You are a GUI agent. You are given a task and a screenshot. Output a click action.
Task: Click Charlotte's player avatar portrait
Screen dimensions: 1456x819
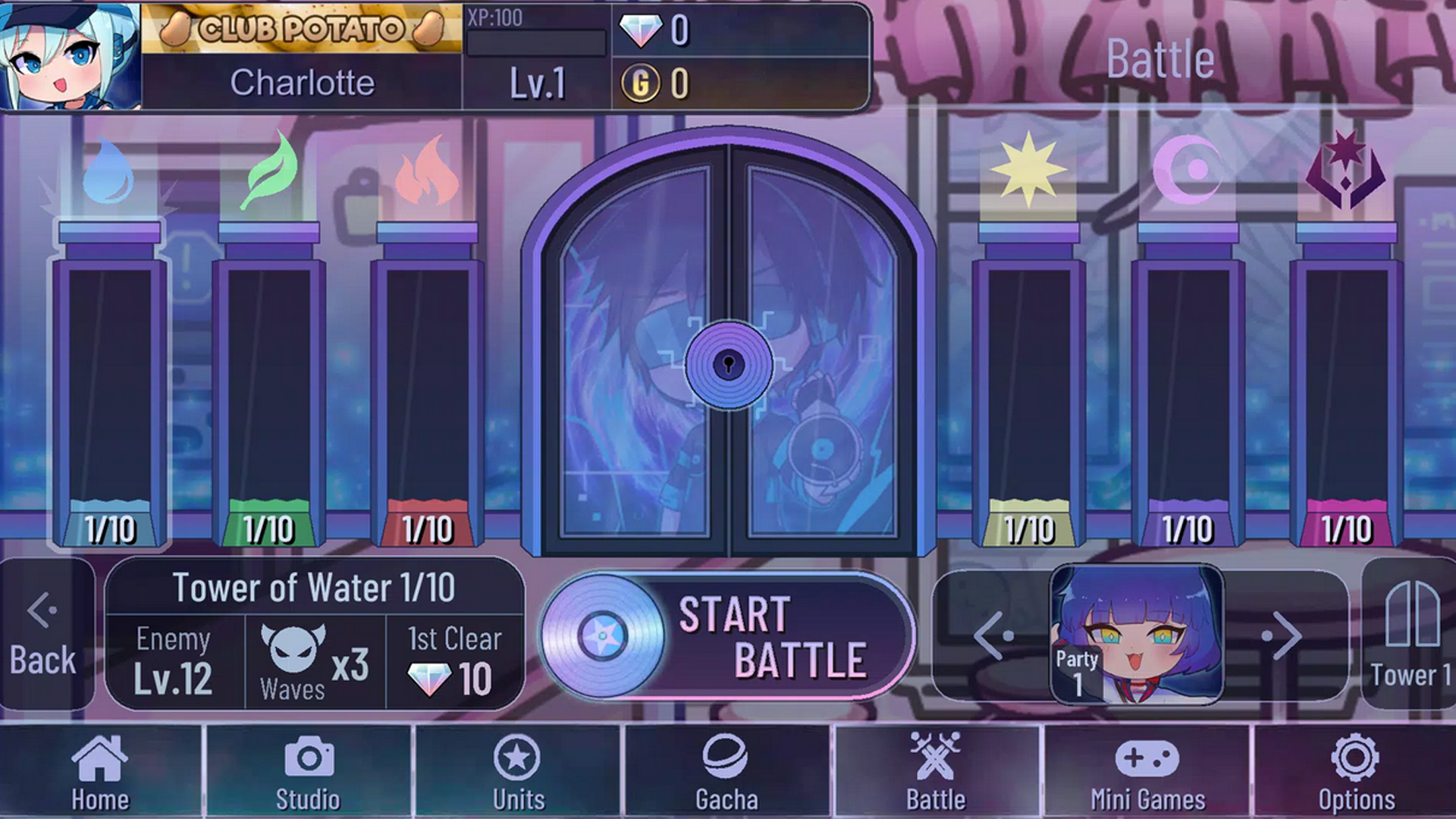click(x=70, y=57)
